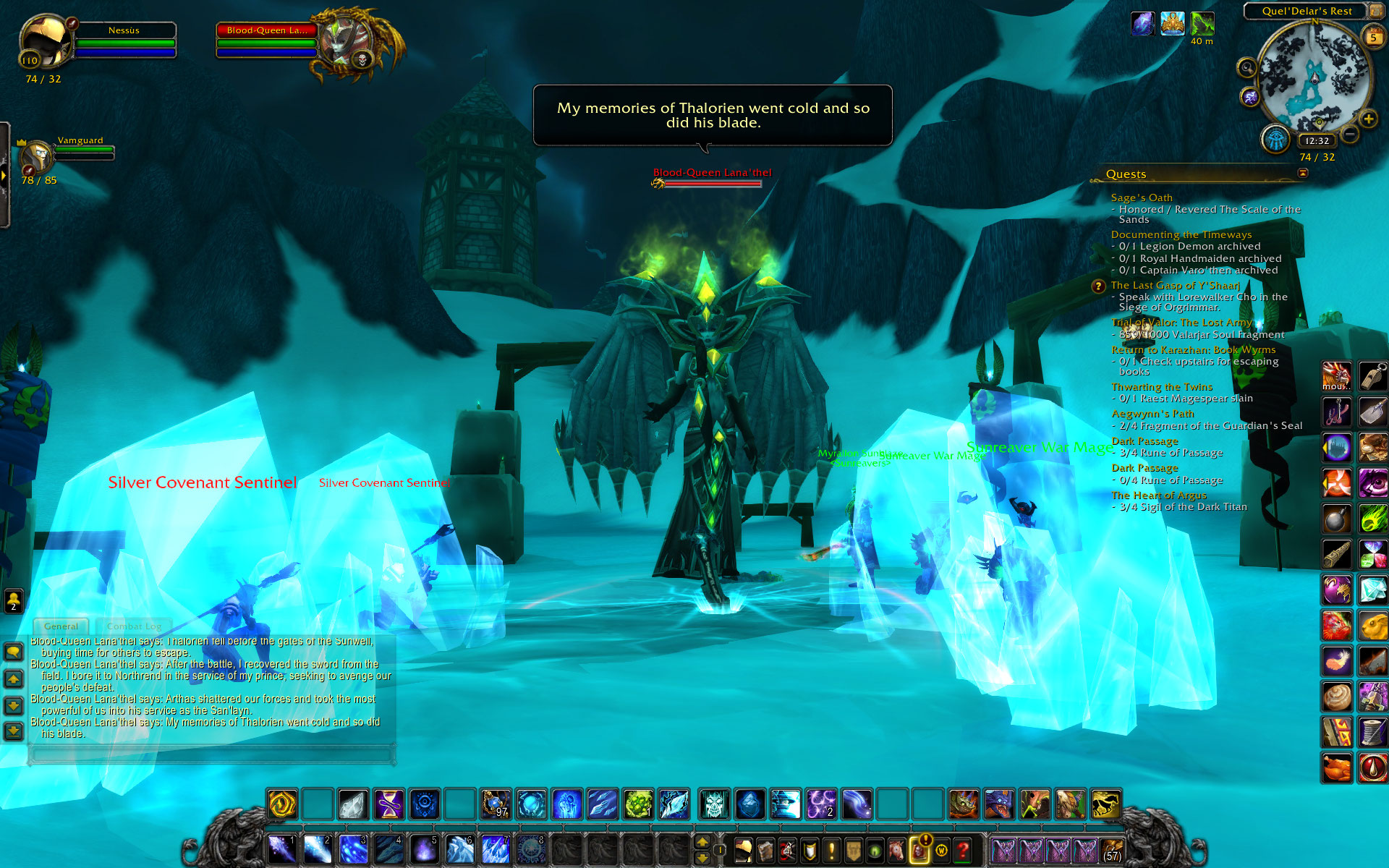Select the Sage's Oath quest entry
Image resolution: width=1389 pixels, height=868 pixels.
click(1142, 197)
